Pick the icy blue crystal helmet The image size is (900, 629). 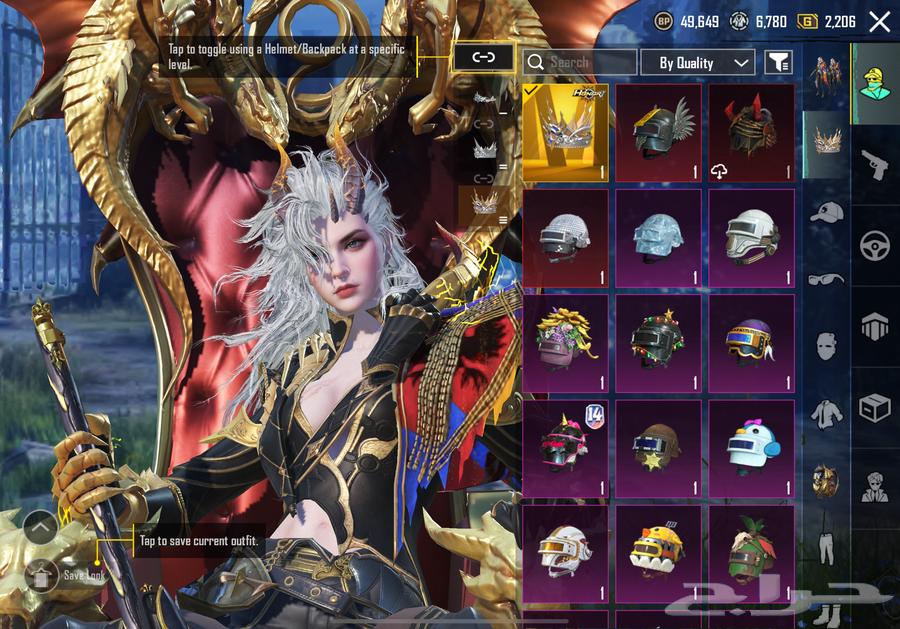point(659,237)
